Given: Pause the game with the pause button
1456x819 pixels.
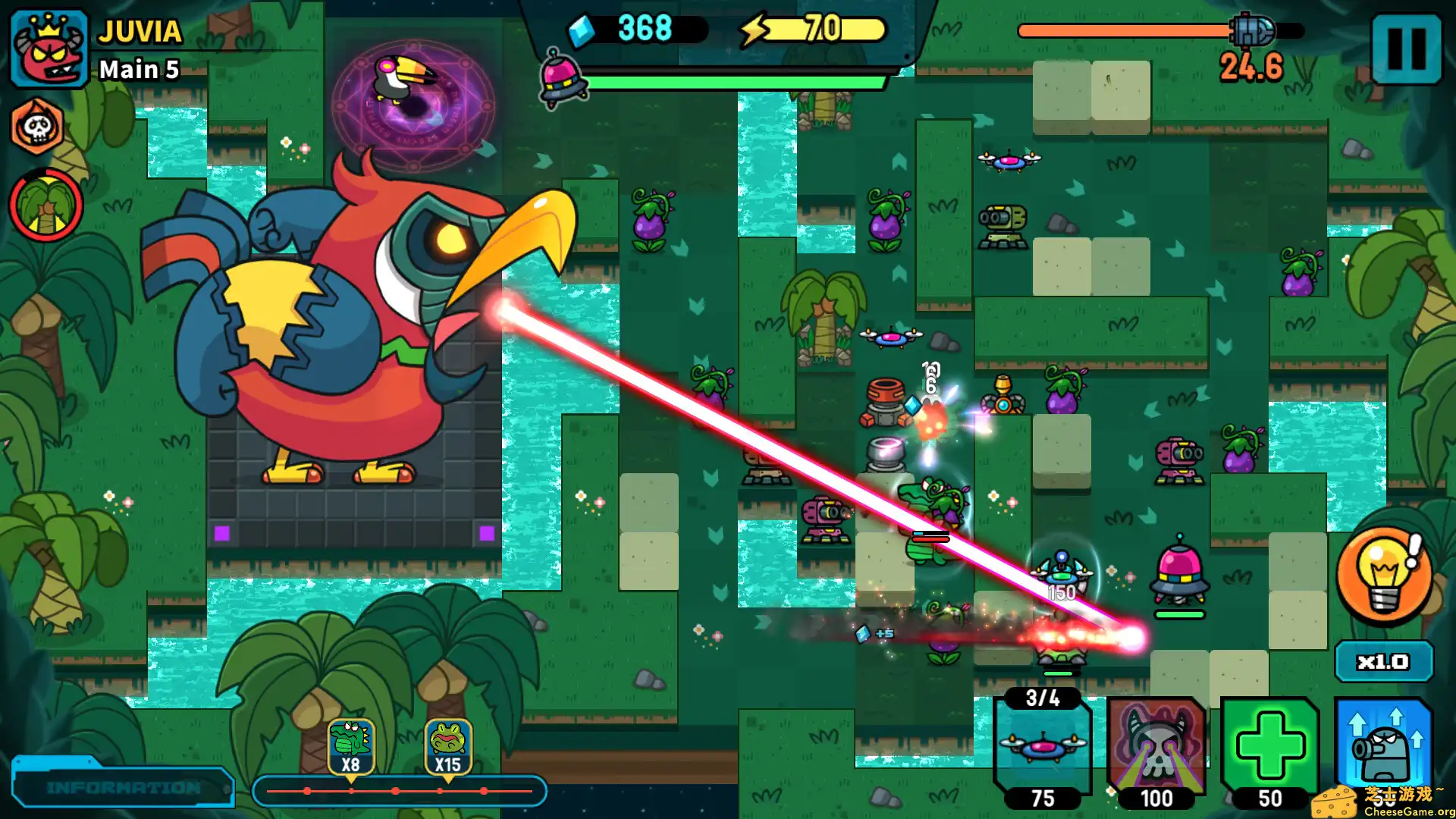Looking at the screenshot, I should (x=1407, y=49).
